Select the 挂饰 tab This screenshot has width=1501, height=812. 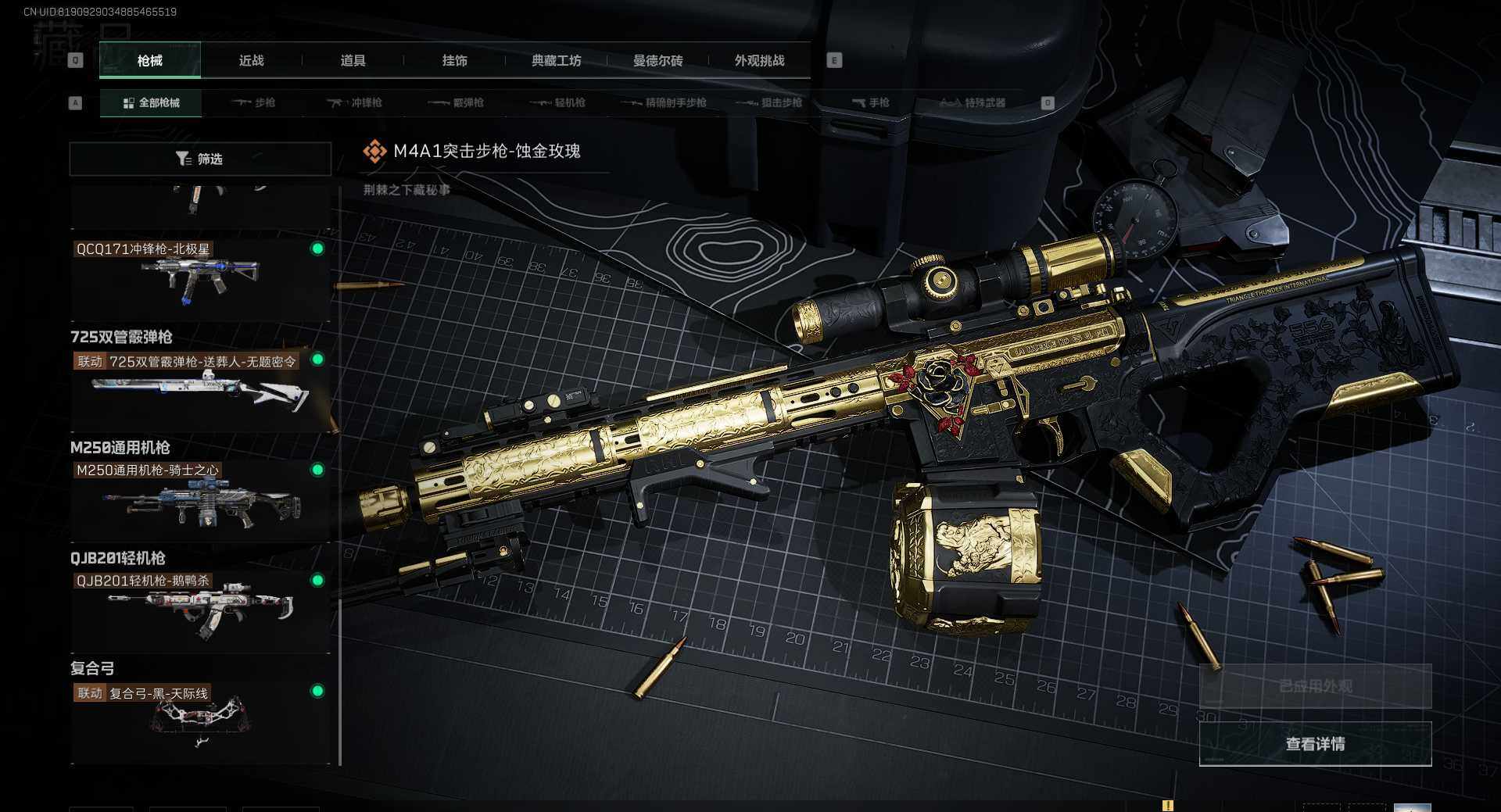(454, 61)
